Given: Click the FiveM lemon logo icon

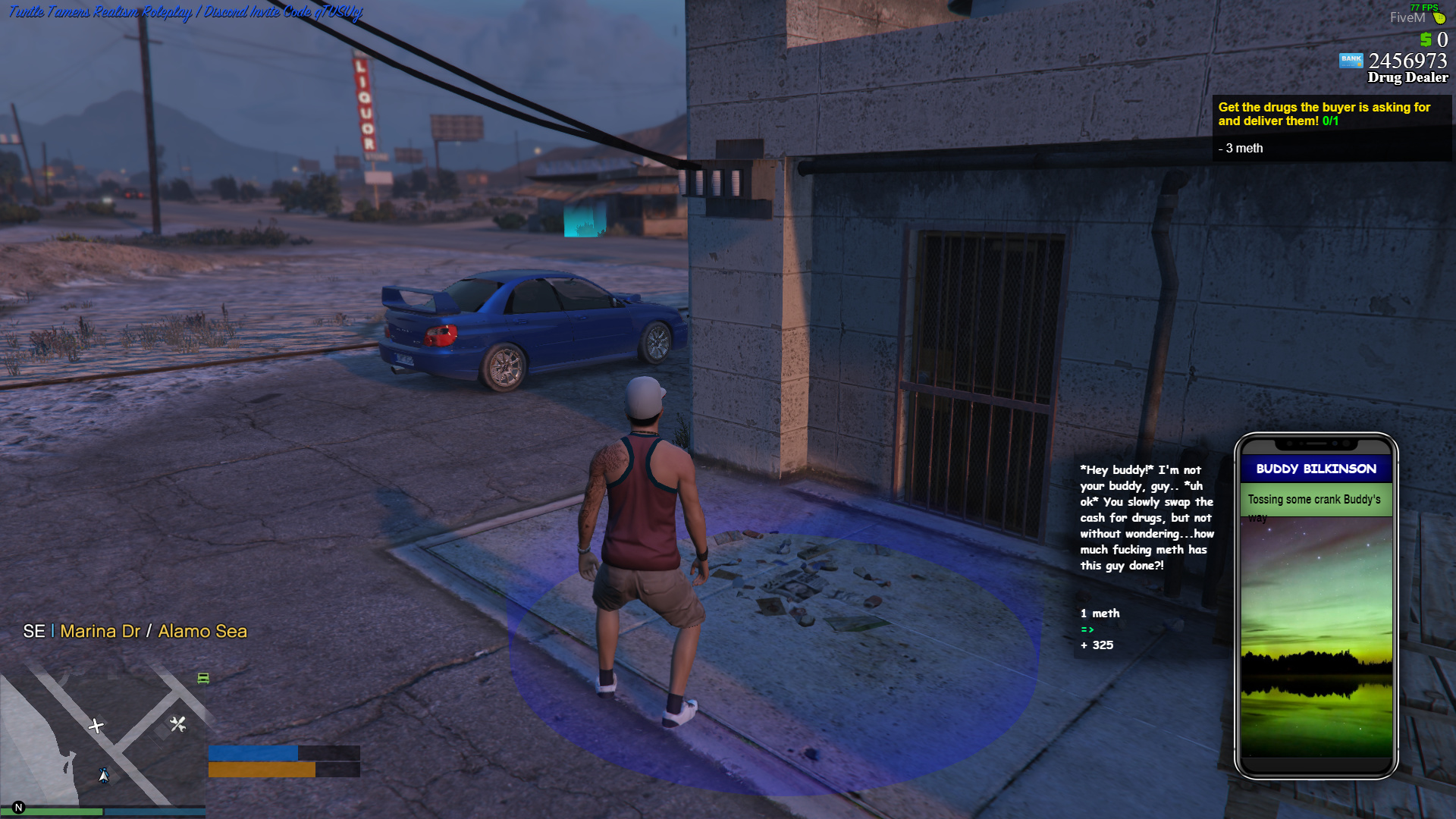Looking at the screenshot, I should pyautogui.click(x=1440, y=17).
